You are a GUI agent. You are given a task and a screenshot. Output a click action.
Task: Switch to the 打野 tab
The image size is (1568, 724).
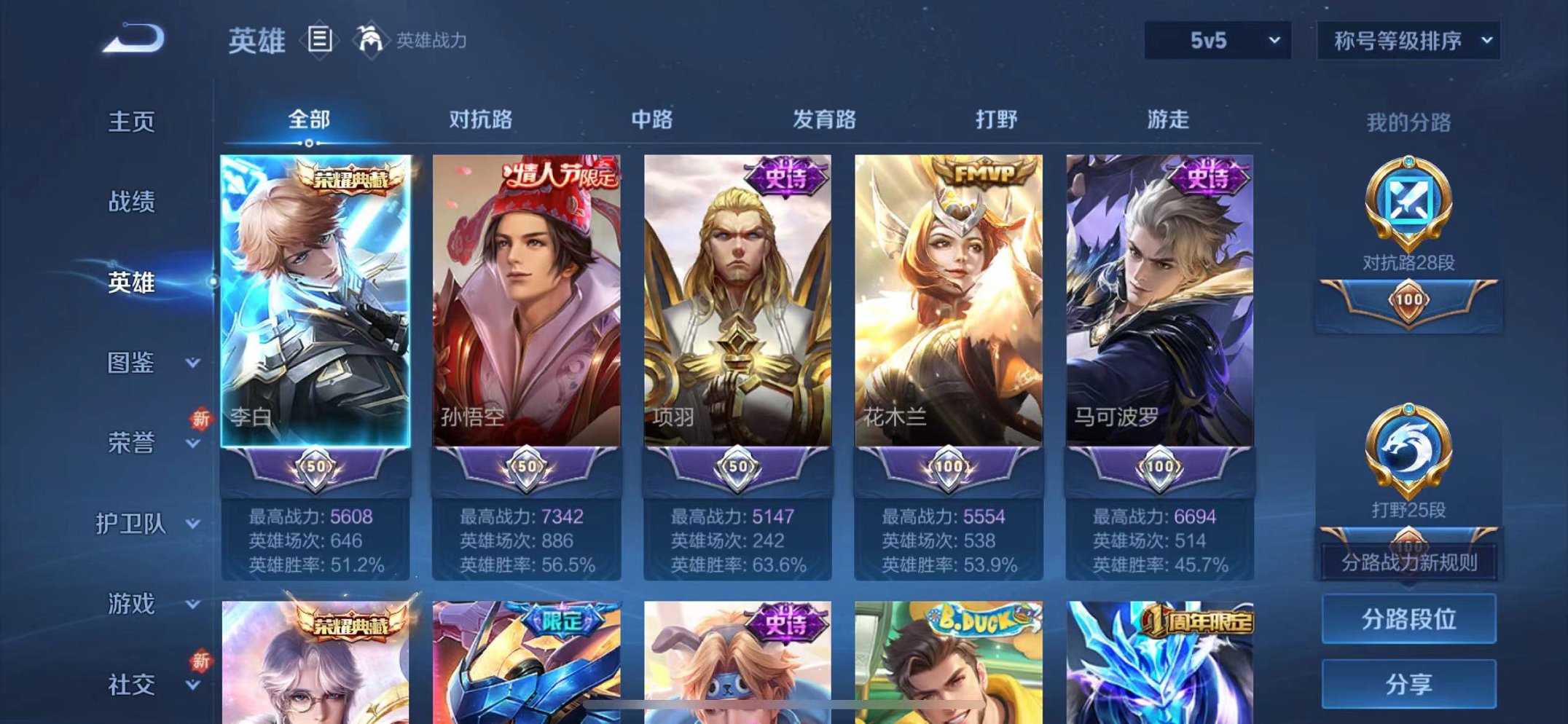997,120
